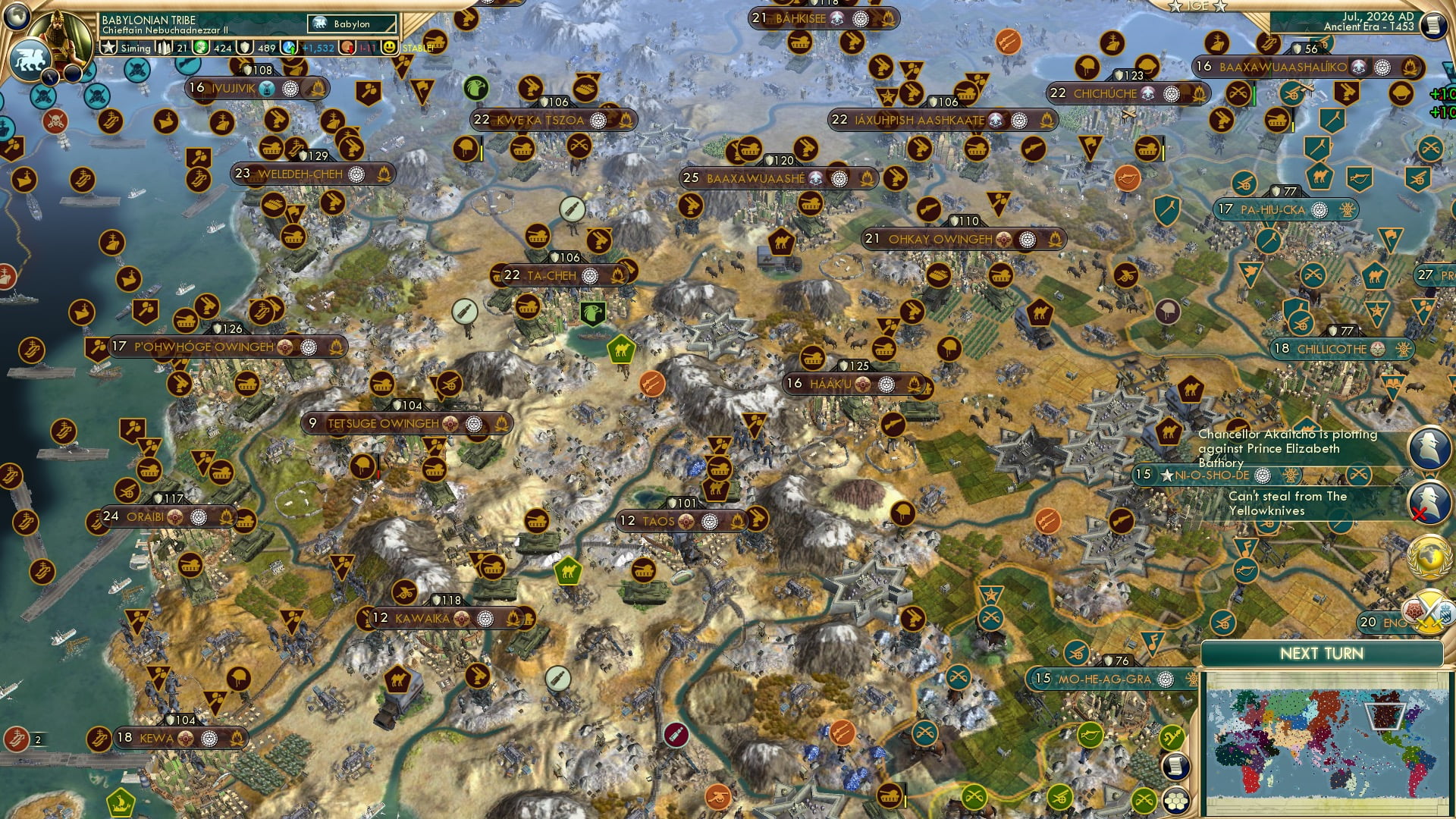This screenshot has width=1456, height=819.
Task: Click the shield icon showing 489
Action: [246, 48]
